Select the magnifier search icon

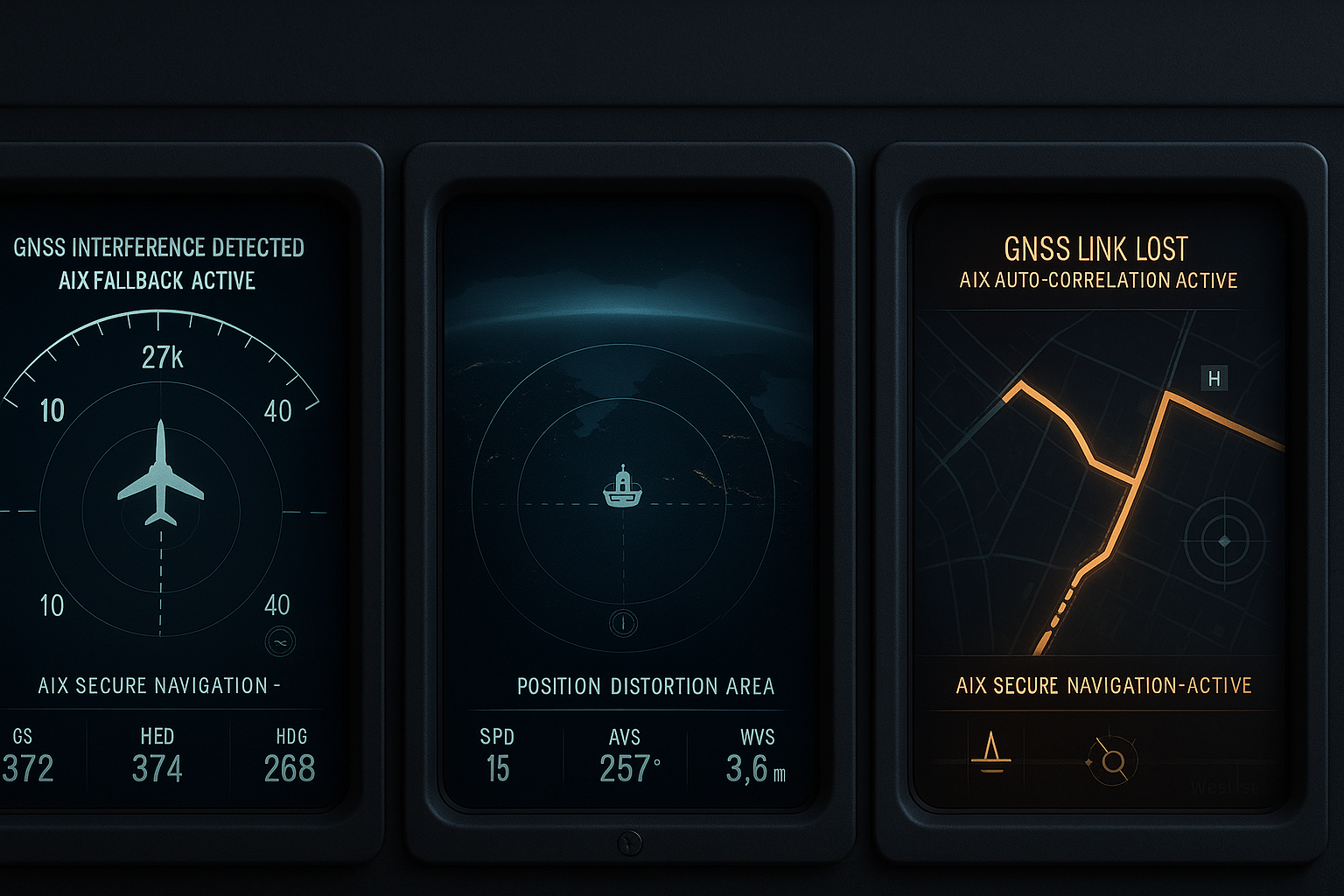tap(1113, 761)
